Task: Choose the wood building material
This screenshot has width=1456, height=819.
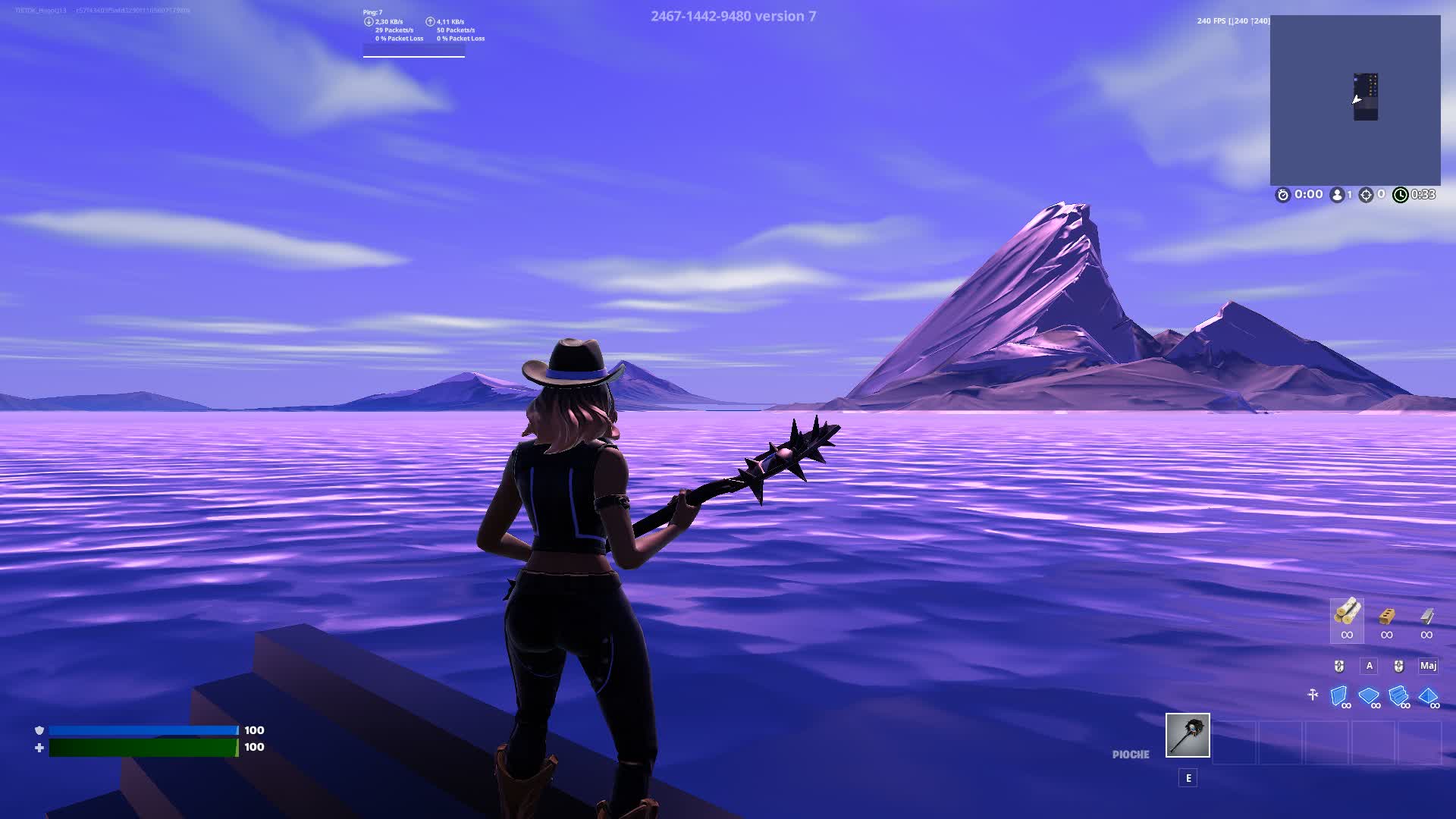Action: (x=1347, y=613)
